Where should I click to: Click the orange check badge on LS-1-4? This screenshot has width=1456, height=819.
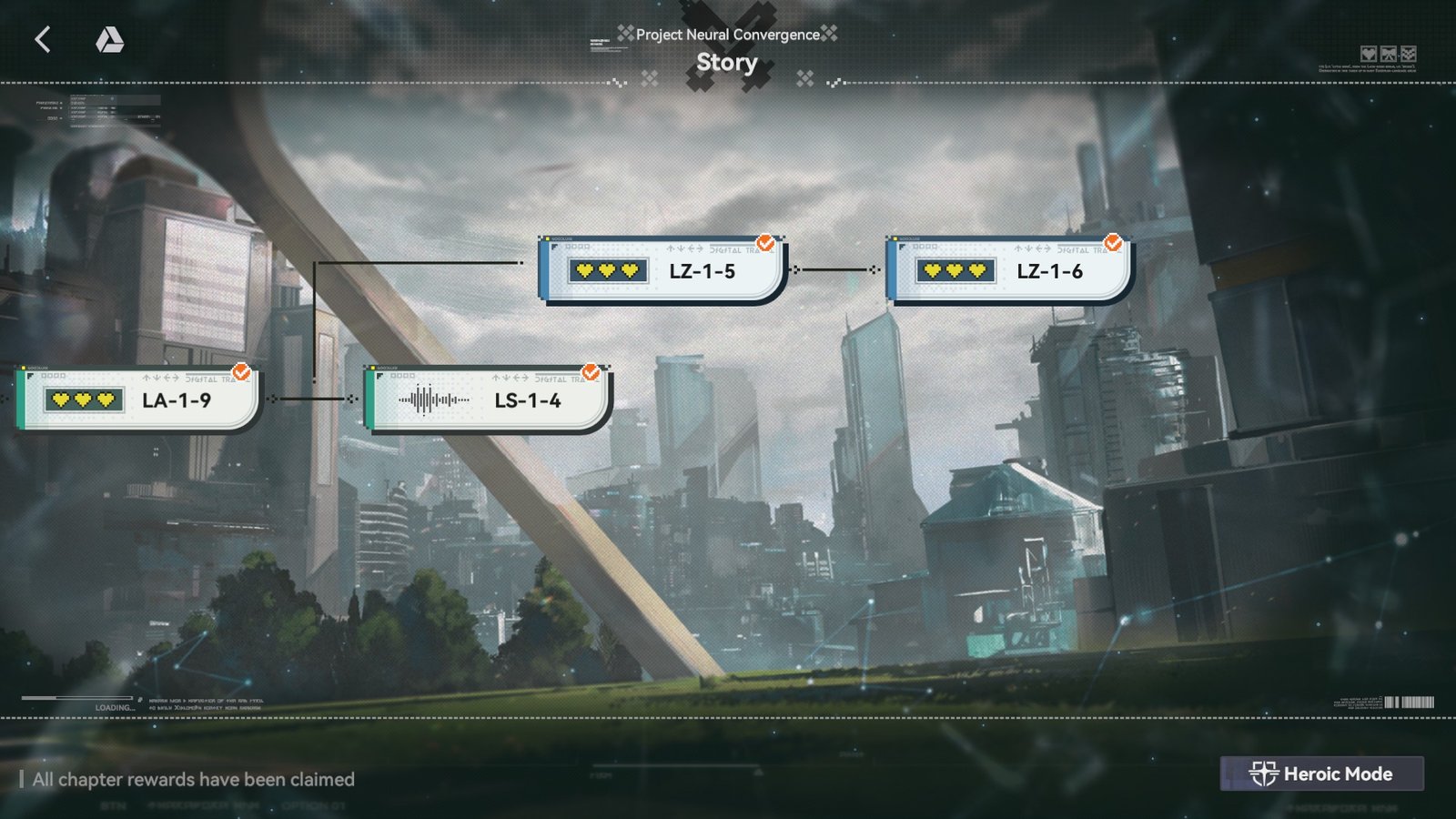point(591,369)
